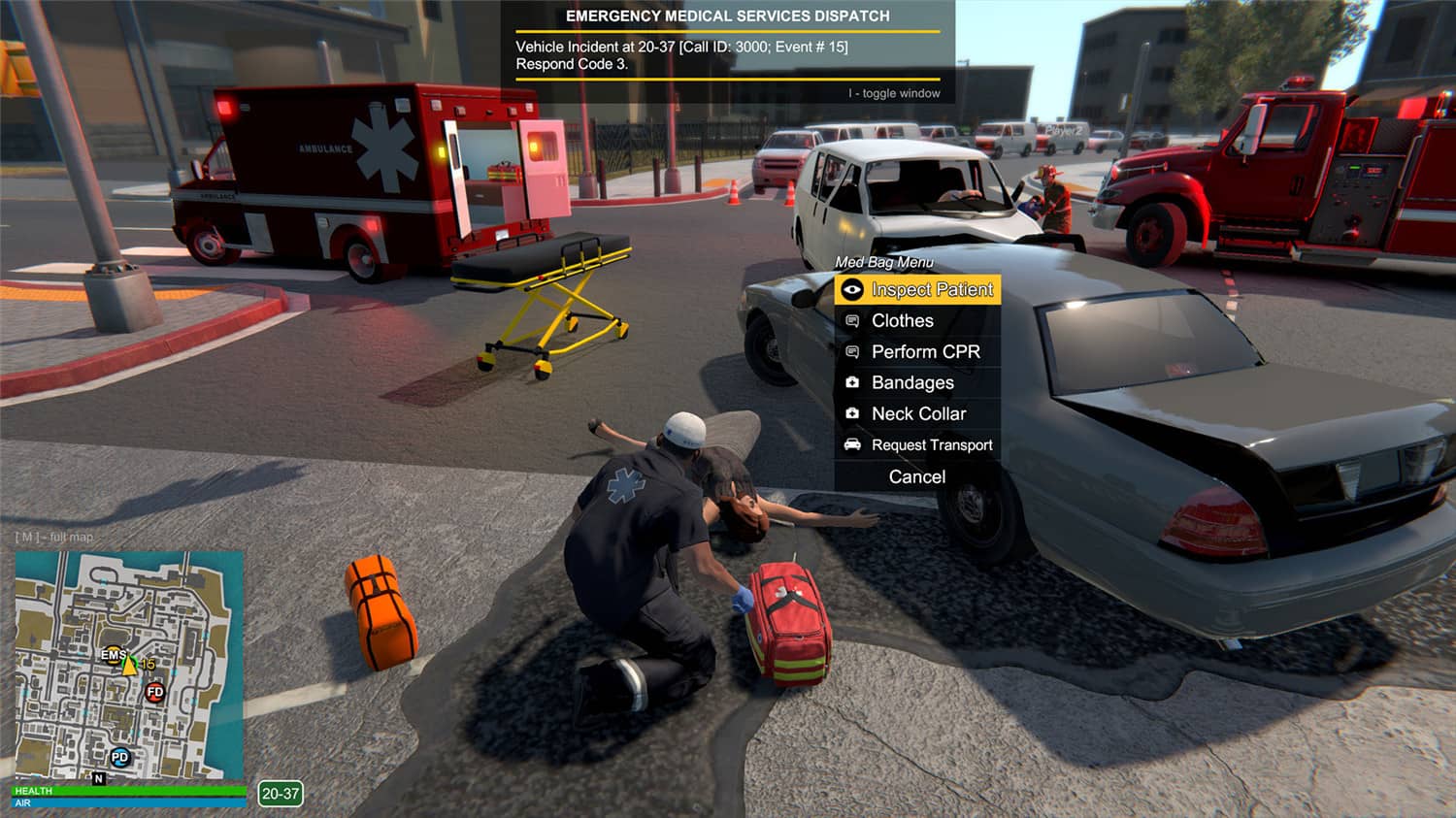Image resolution: width=1456 pixels, height=818 pixels.
Task: Click the ambulance icon beside Request Transport
Action: click(852, 444)
